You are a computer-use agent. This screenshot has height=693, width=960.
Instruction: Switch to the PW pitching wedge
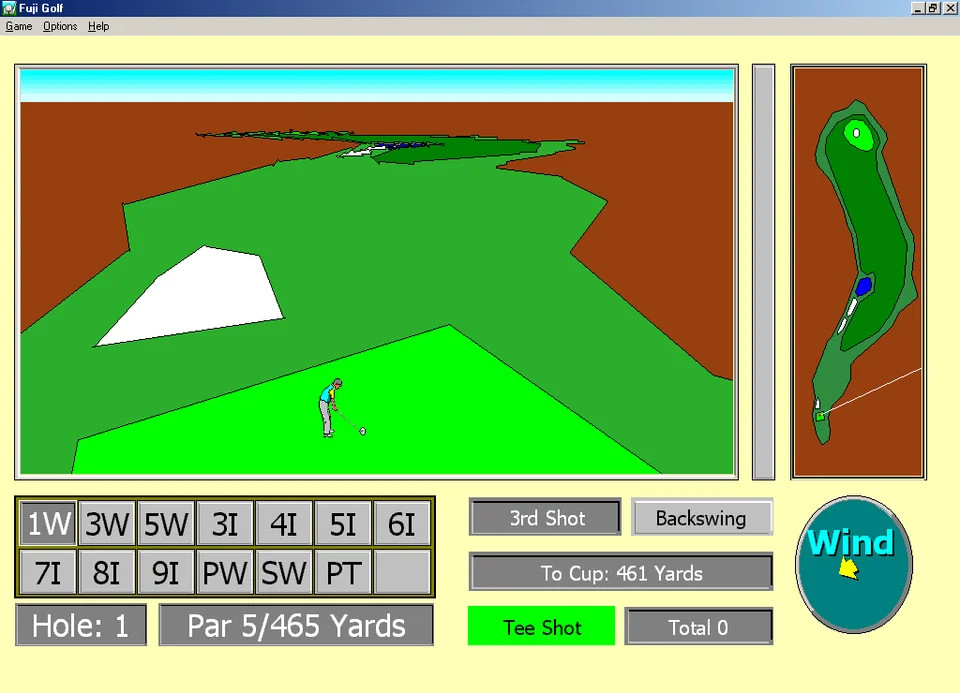pyautogui.click(x=225, y=573)
